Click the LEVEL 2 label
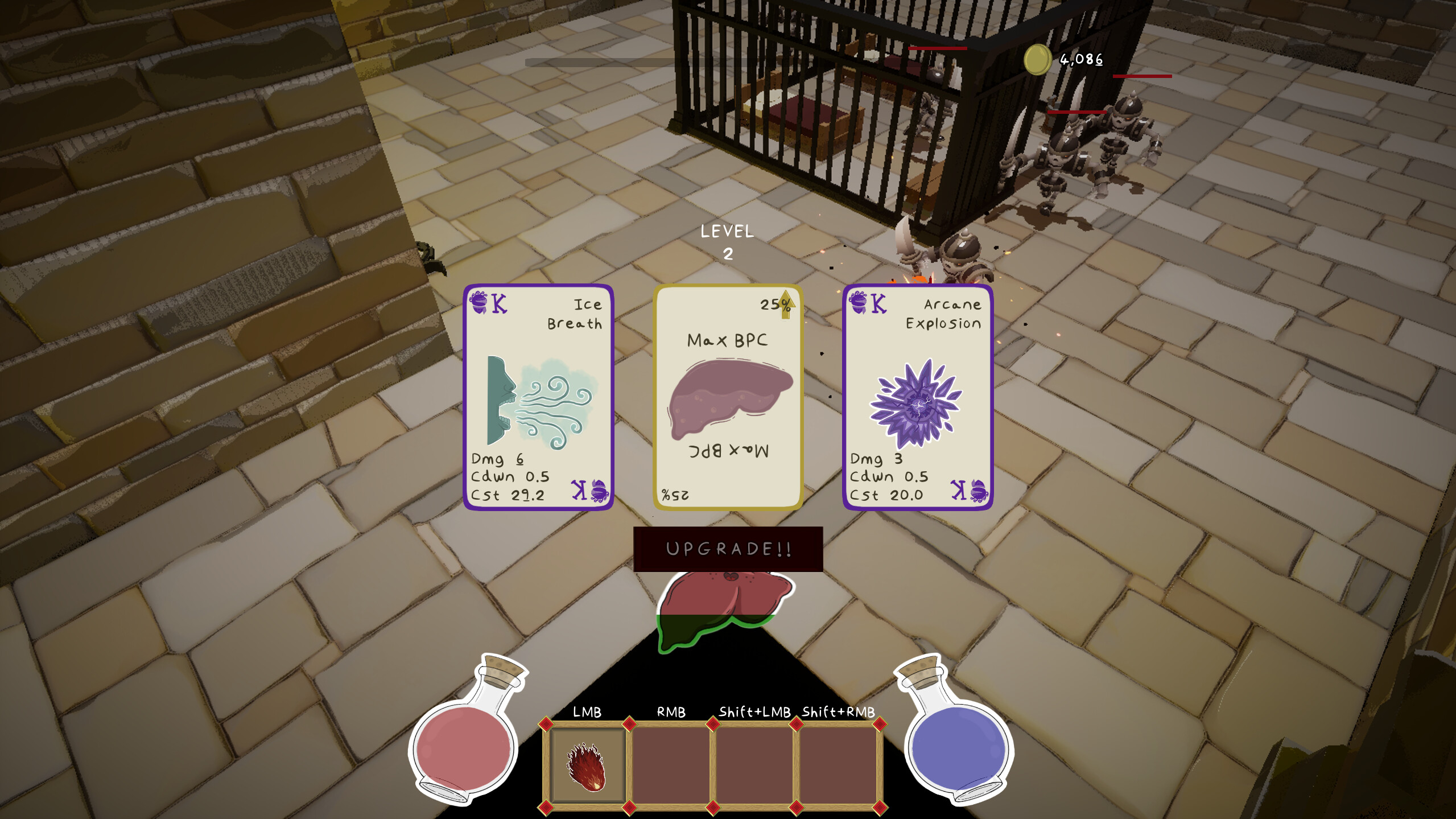The width and height of the screenshot is (1456, 819). pos(728,240)
